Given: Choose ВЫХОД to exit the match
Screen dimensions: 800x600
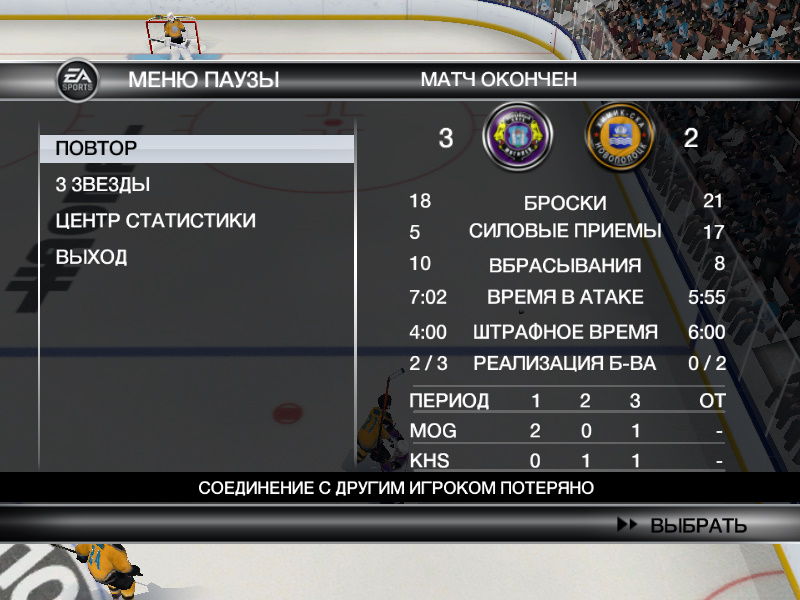Looking at the screenshot, I should tap(91, 257).
